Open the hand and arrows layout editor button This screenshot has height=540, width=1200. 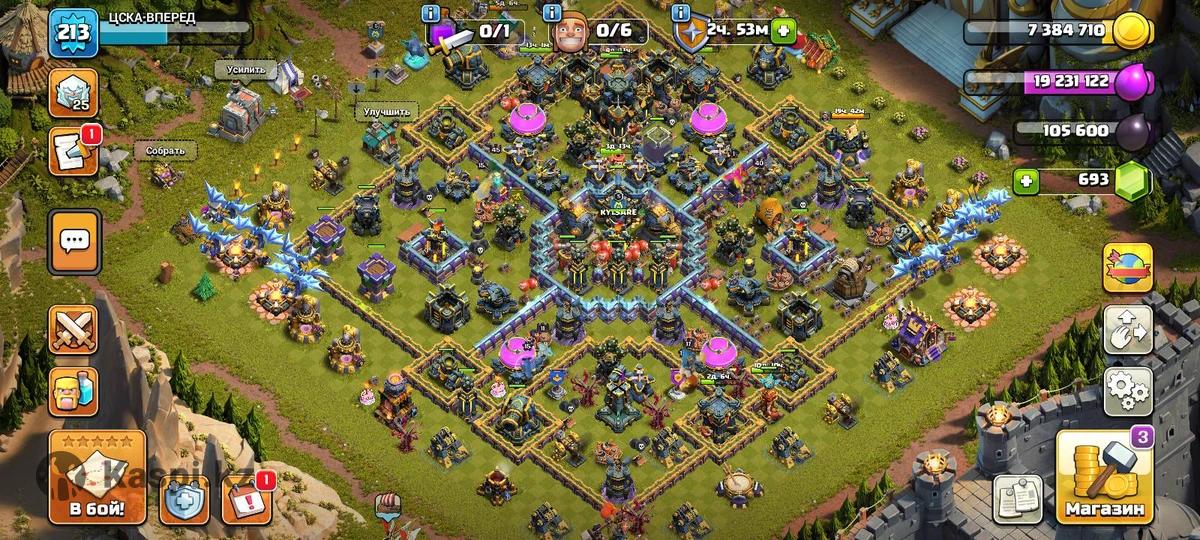(1128, 329)
